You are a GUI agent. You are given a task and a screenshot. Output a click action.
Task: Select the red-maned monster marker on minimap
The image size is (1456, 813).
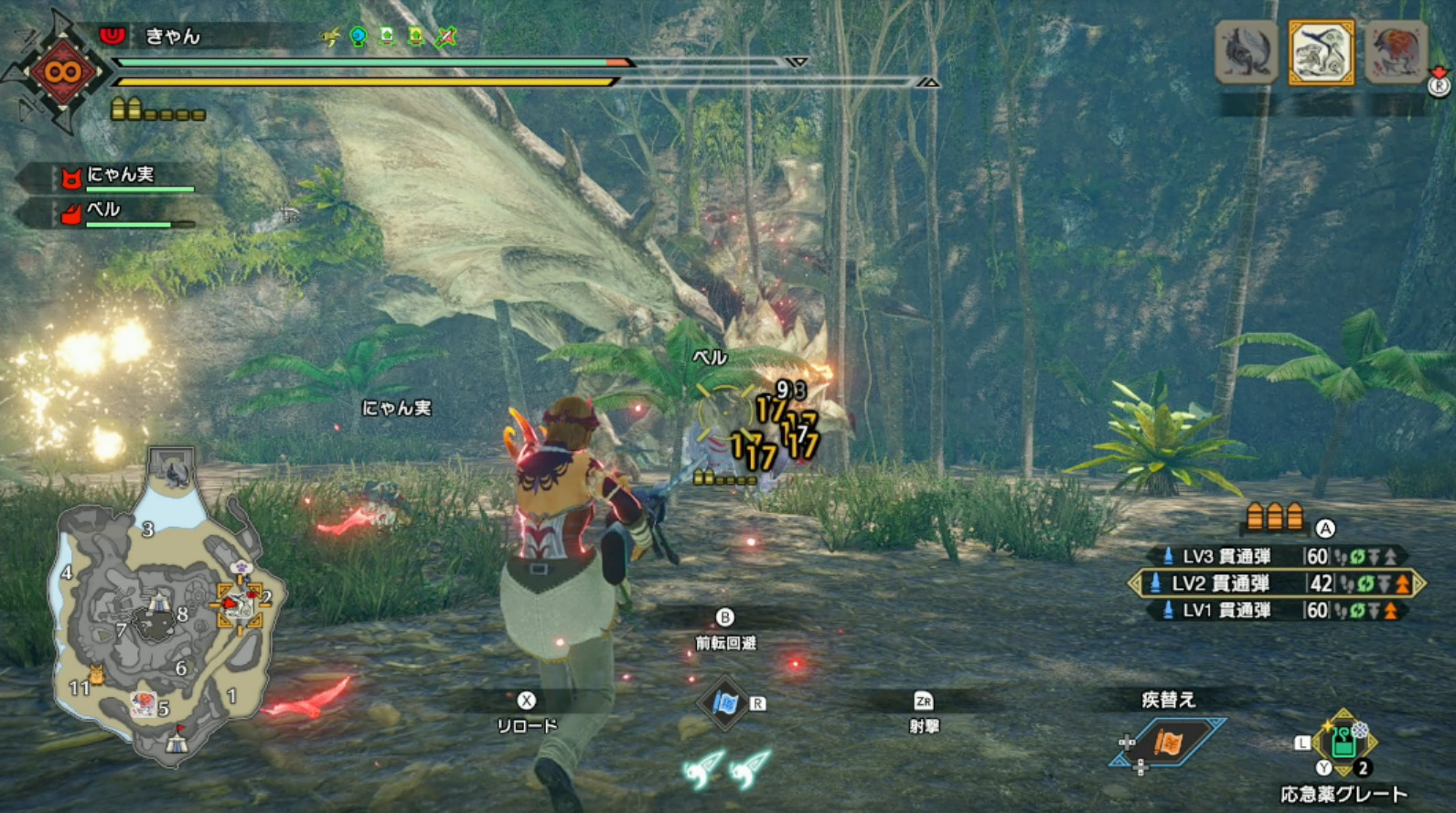click(143, 702)
